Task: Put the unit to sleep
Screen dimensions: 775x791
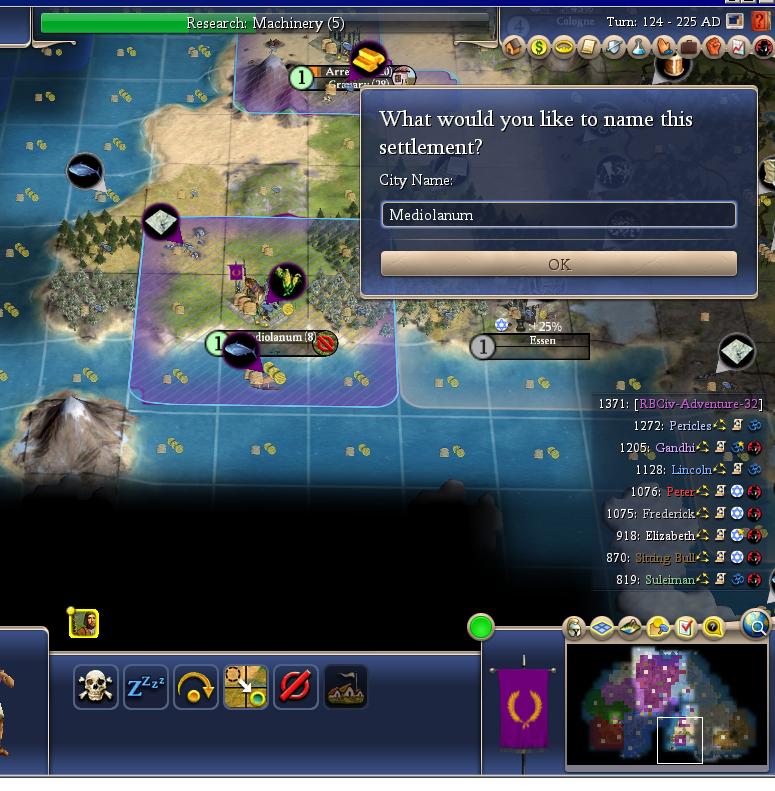Action: pos(145,688)
